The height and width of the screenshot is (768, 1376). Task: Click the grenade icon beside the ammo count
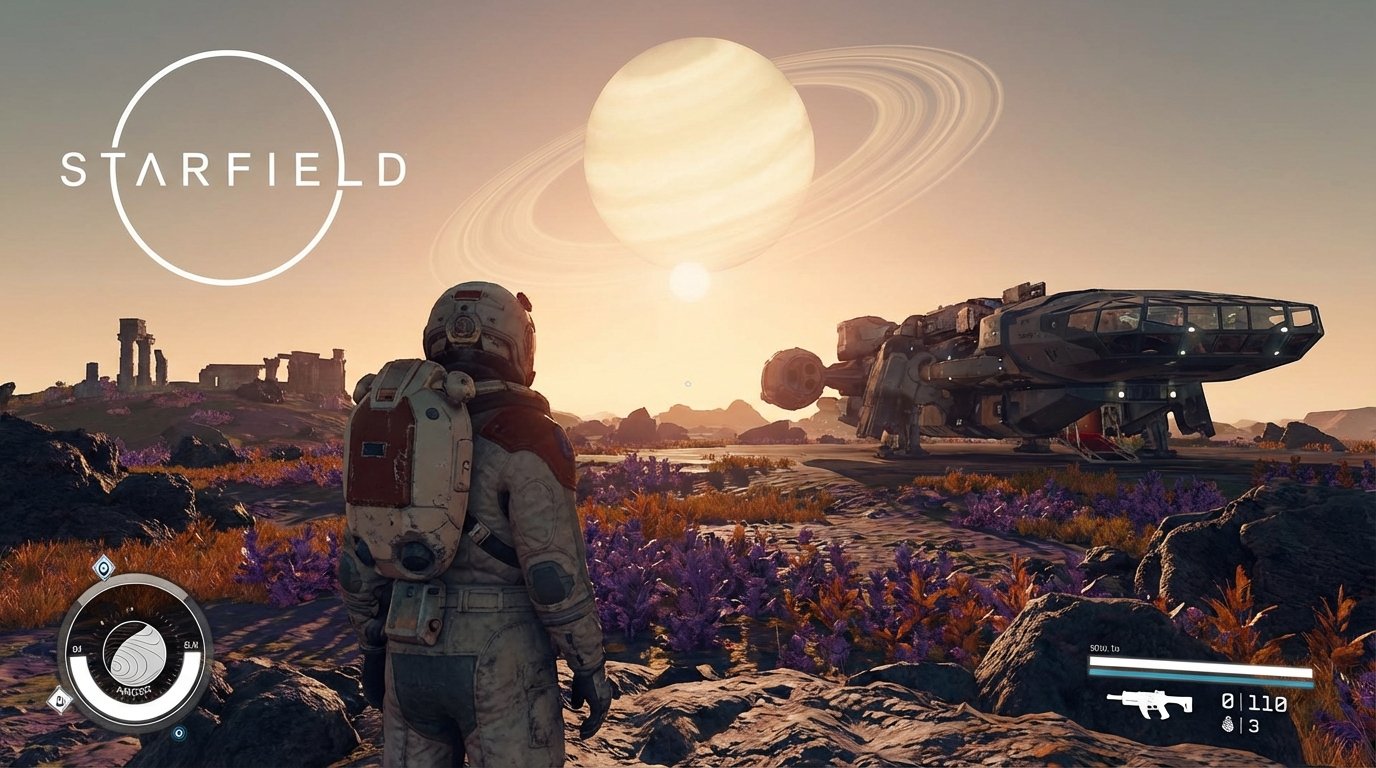point(1228,725)
